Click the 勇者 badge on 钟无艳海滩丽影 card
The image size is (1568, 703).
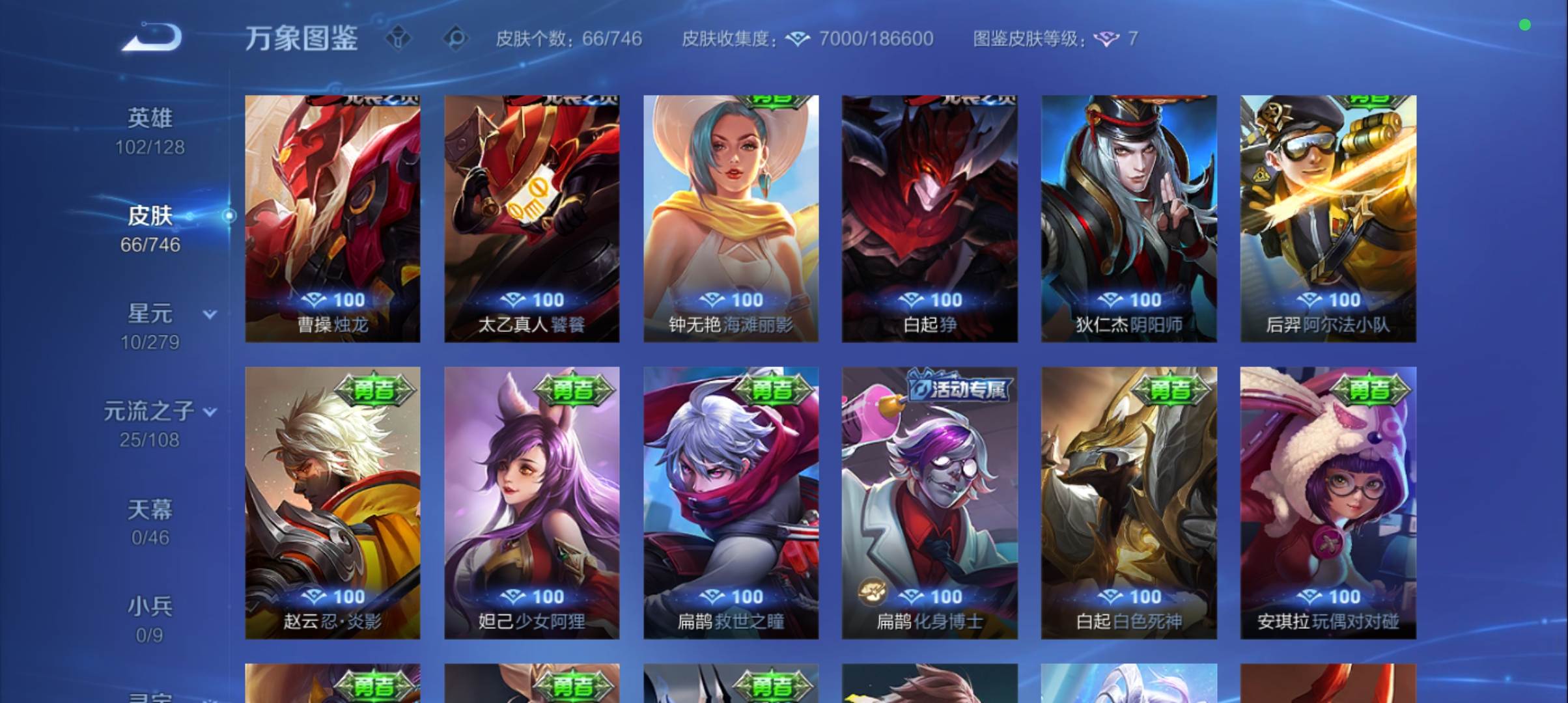774,102
